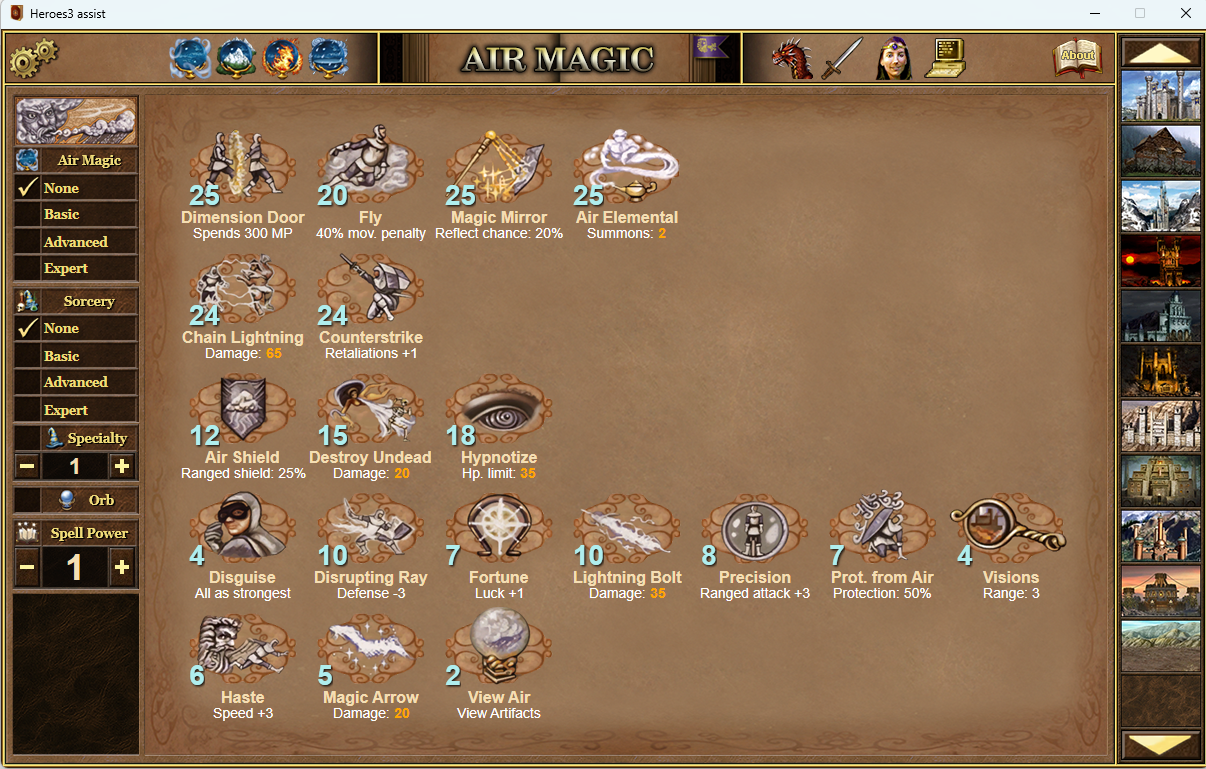Switch to the Fire Magic school orb
The image size is (1206, 769).
282,58
